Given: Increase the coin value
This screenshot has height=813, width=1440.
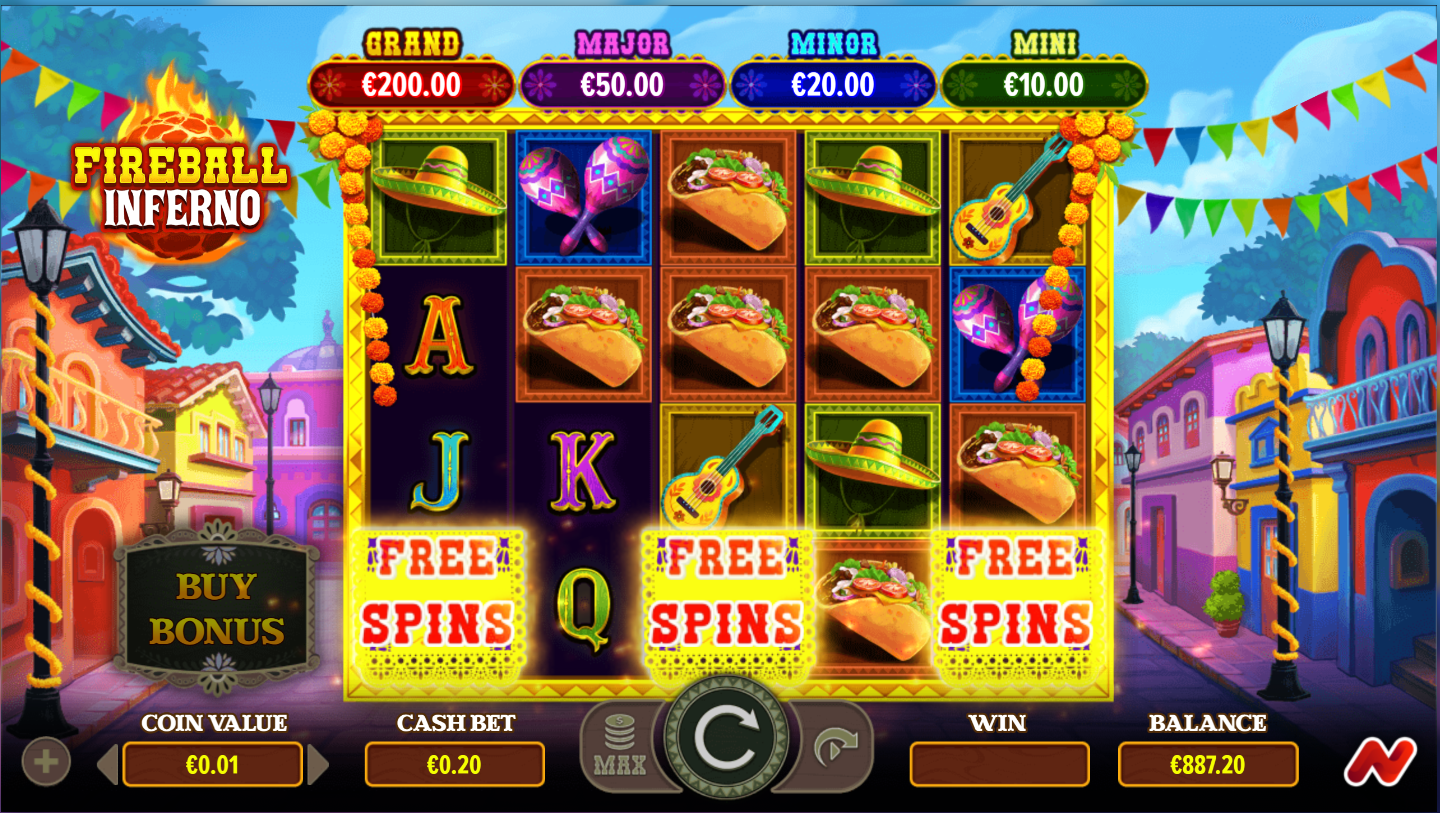Looking at the screenshot, I should tap(318, 765).
